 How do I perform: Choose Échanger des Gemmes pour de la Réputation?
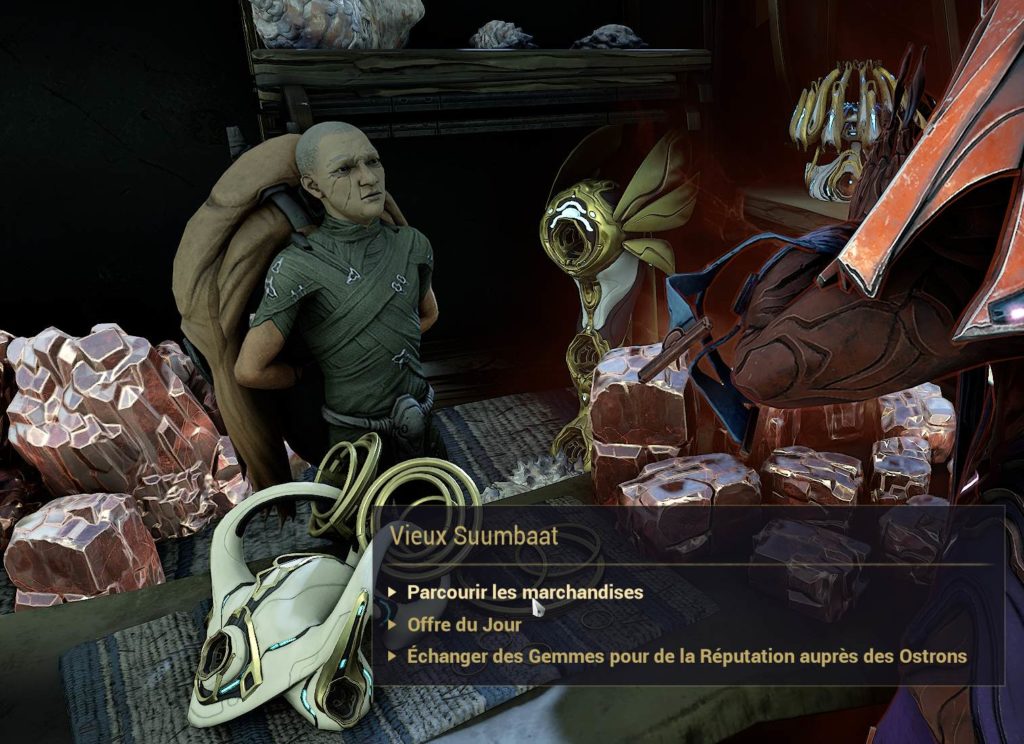click(x=686, y=656)
